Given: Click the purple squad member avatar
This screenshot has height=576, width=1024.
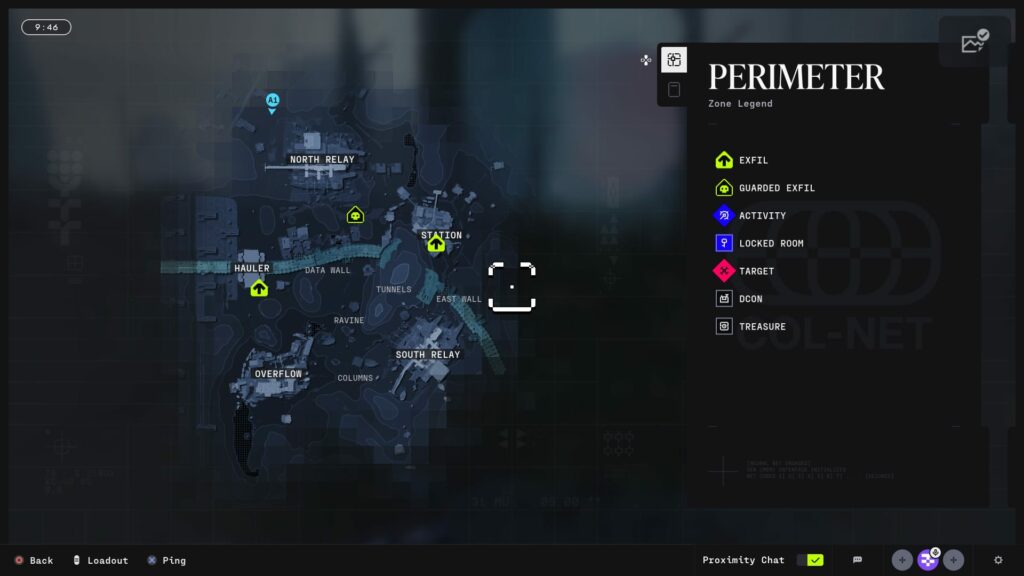Looking at the screenshot, I should point(928,560).
